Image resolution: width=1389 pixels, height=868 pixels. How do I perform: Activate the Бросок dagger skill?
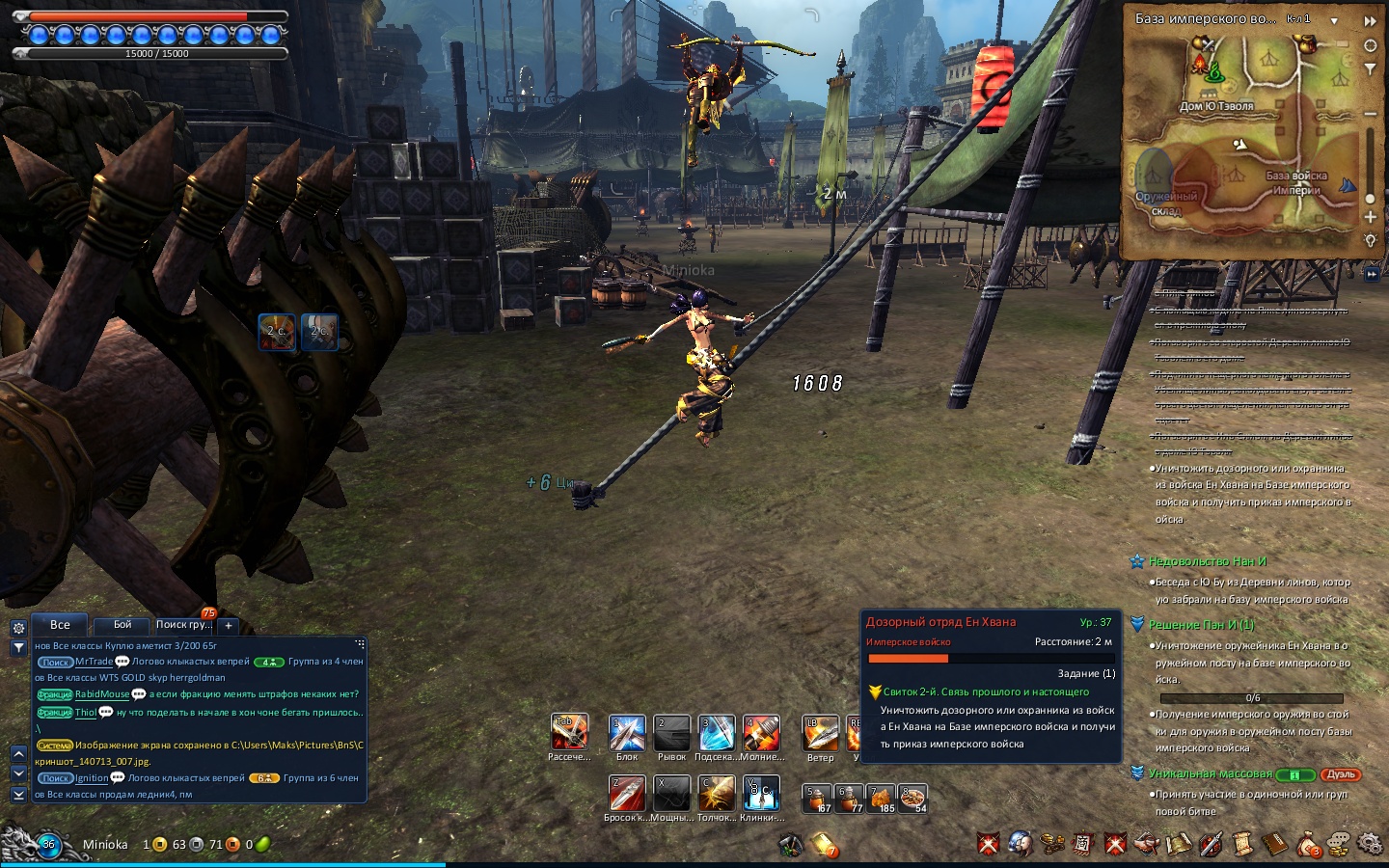click(x=627, y=794)
